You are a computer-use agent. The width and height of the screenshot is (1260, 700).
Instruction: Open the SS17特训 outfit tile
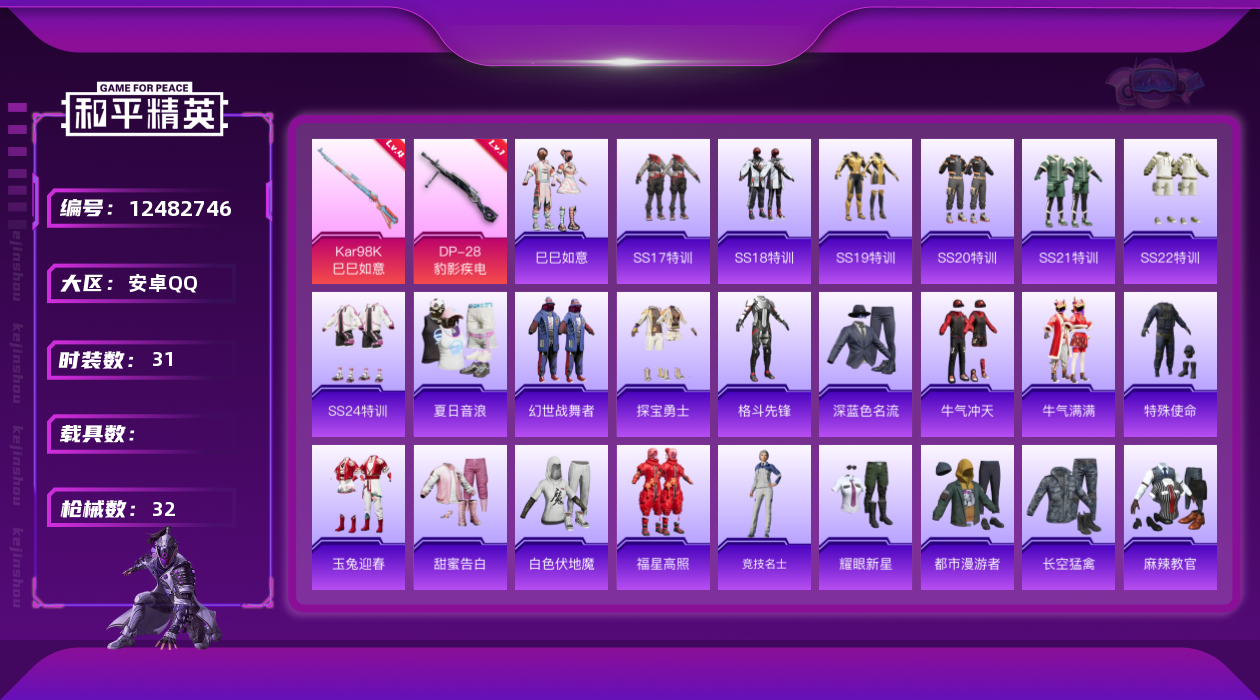click(x=663, y=211)
